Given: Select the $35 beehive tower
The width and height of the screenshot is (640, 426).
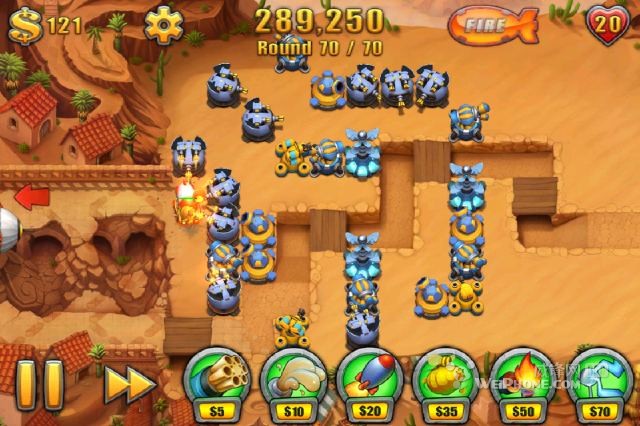Looking at the screenshot, I should [446, 380].
